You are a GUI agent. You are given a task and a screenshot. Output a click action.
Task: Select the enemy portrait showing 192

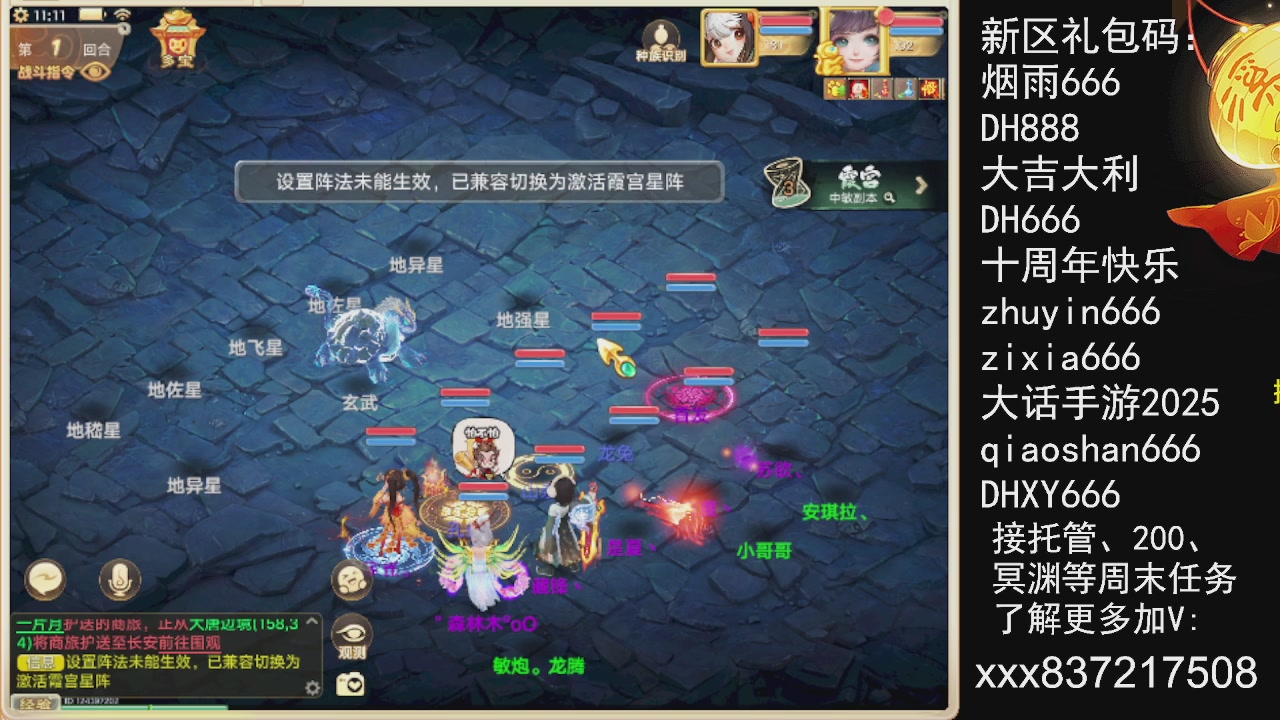[x=860, y=42]
